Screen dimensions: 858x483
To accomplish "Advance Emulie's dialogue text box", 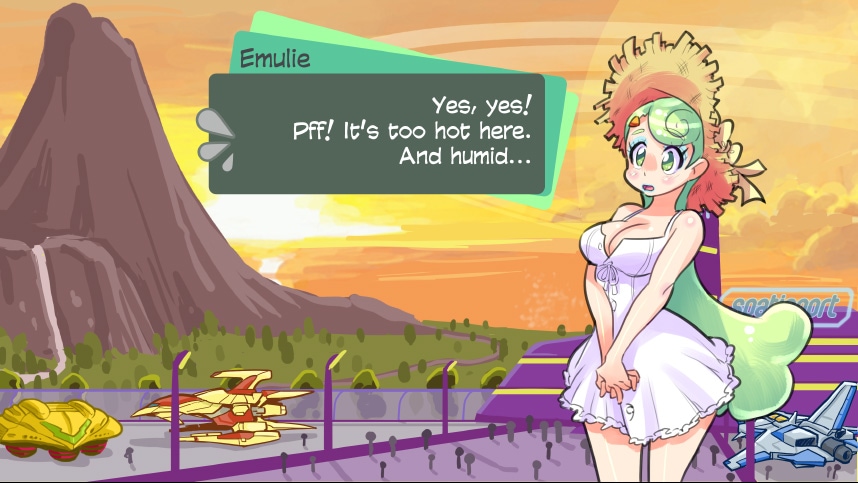I will (376, 133).
